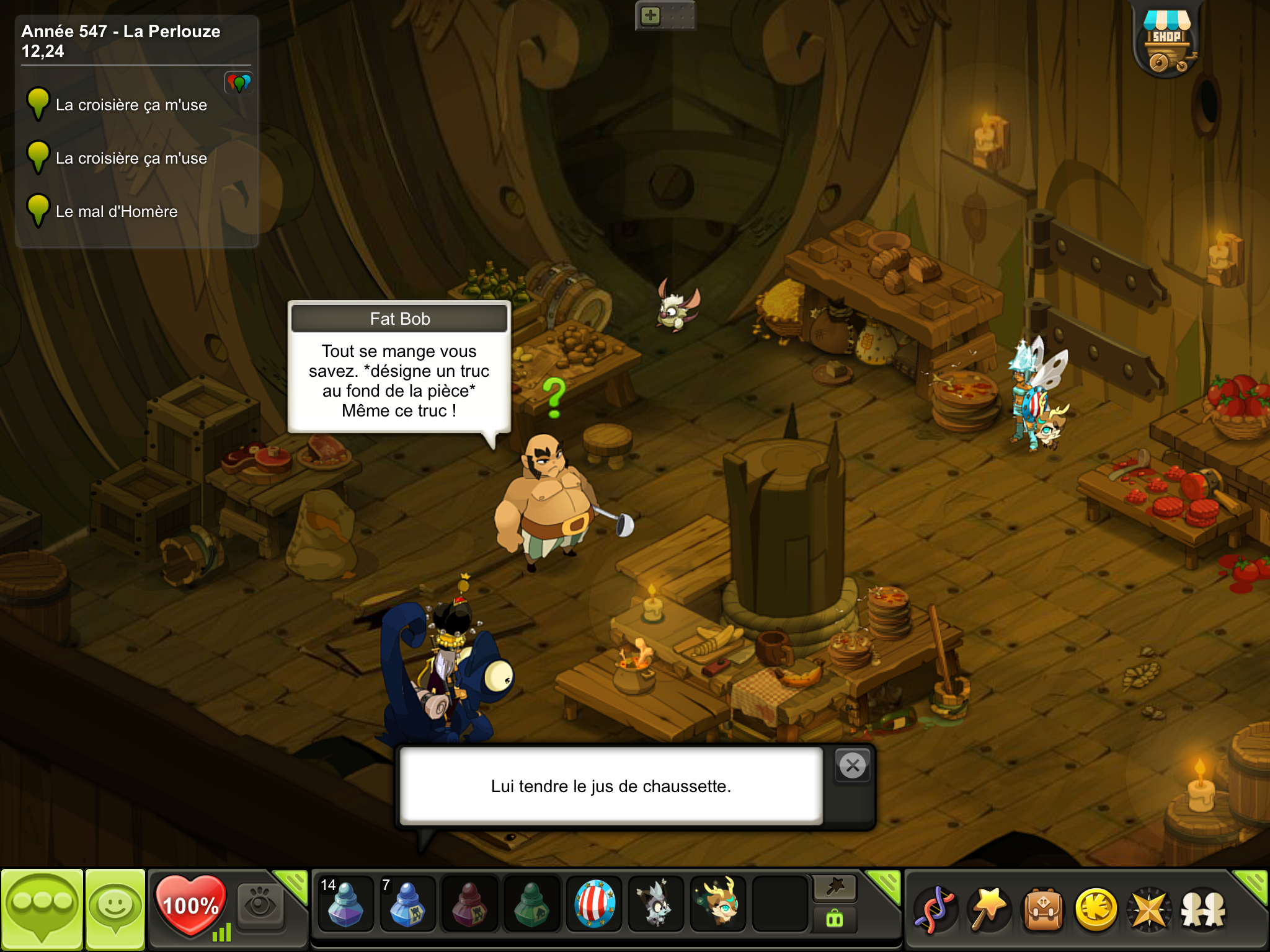Select the green house potion slot
Screen dimensions: 1270x952
click(x=531, y=904)
